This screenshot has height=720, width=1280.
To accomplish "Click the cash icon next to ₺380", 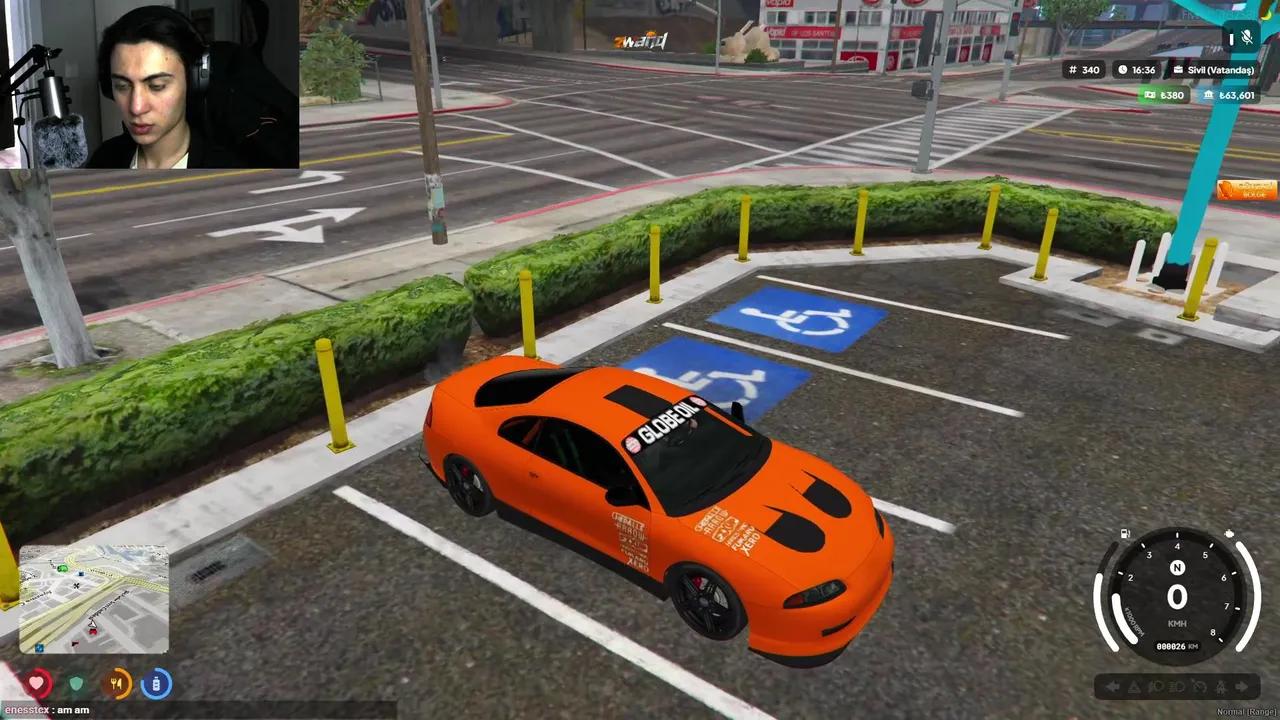I will [1148, 95].
